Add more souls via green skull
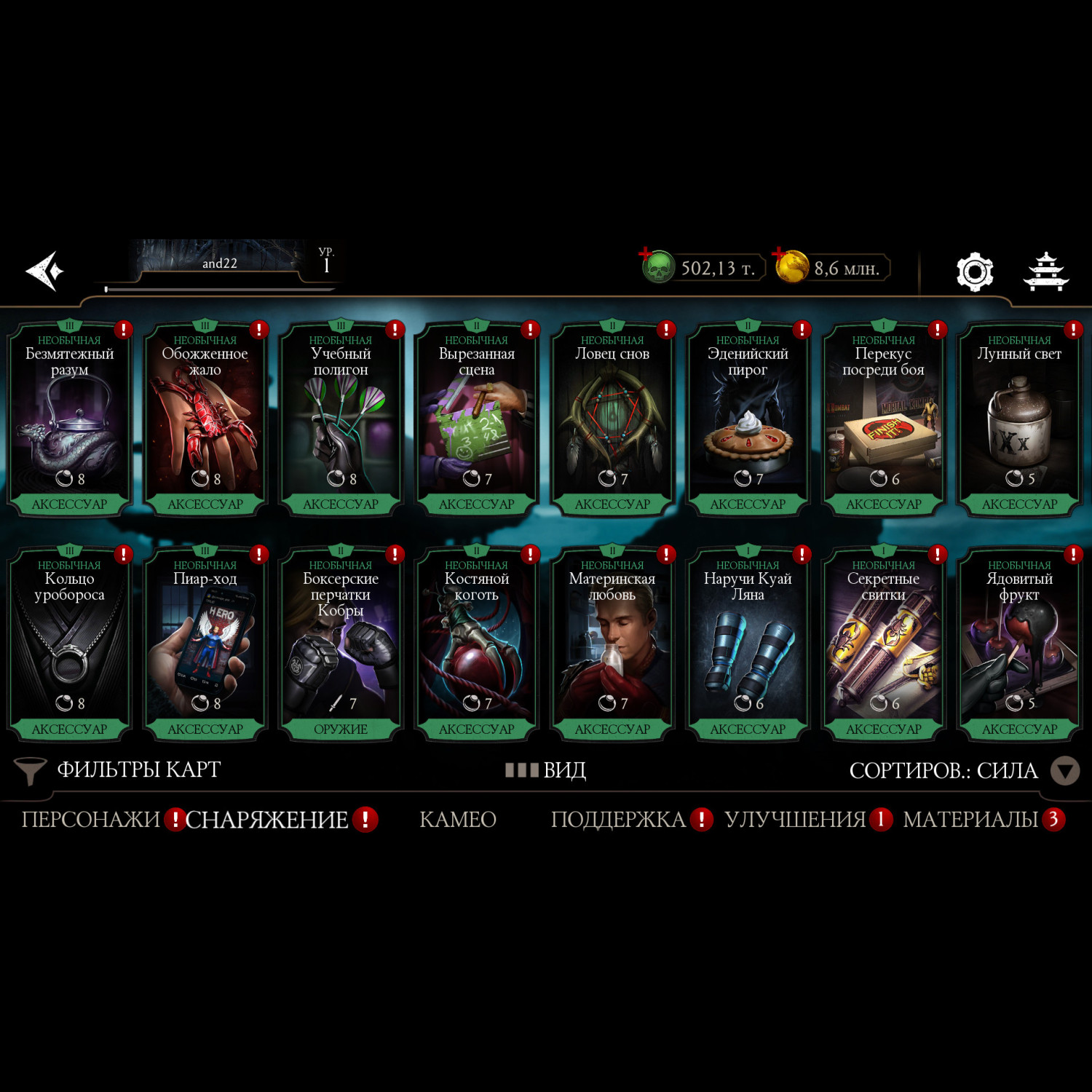This screenshot has width=1092, height=1092. (657, 267)
